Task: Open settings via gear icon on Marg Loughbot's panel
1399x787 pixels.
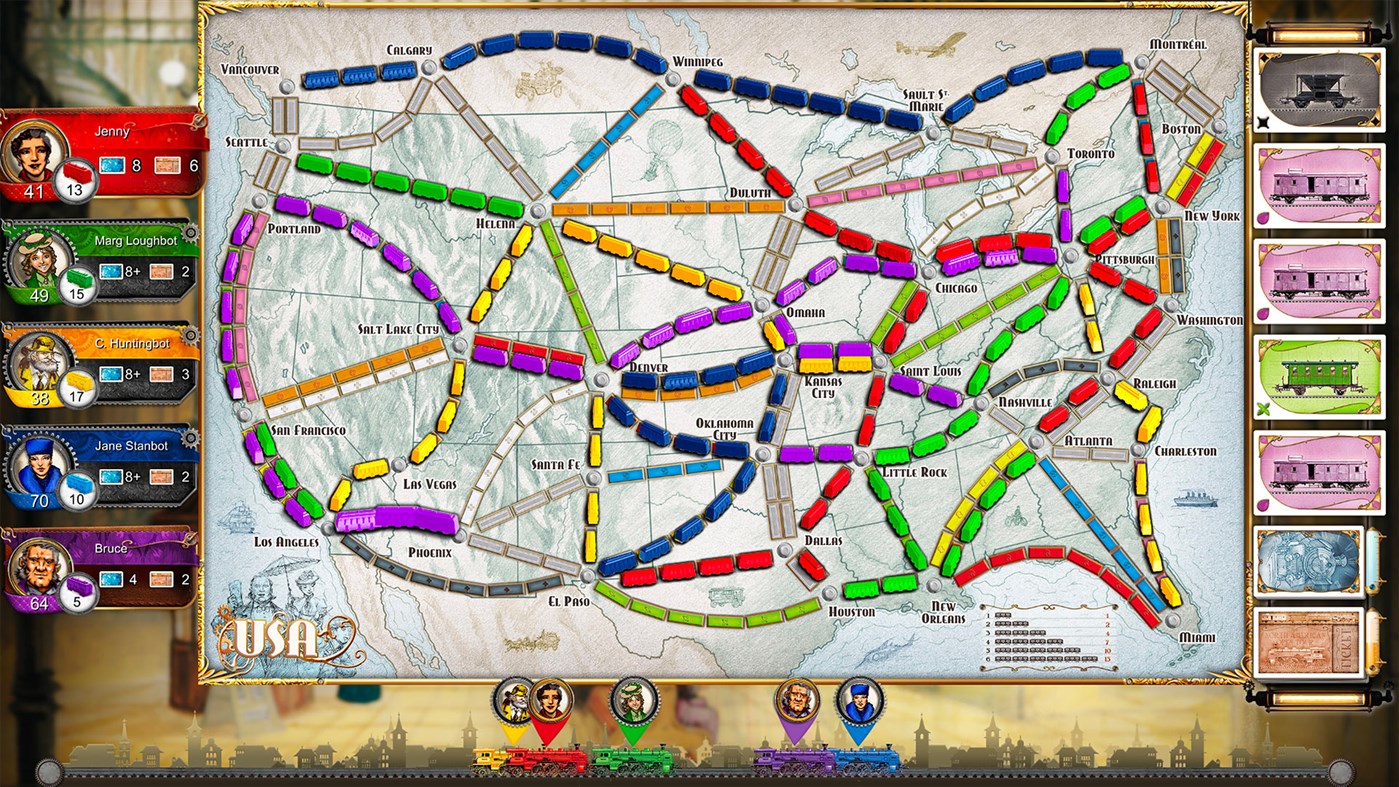Action: click(x=190, y=232)
